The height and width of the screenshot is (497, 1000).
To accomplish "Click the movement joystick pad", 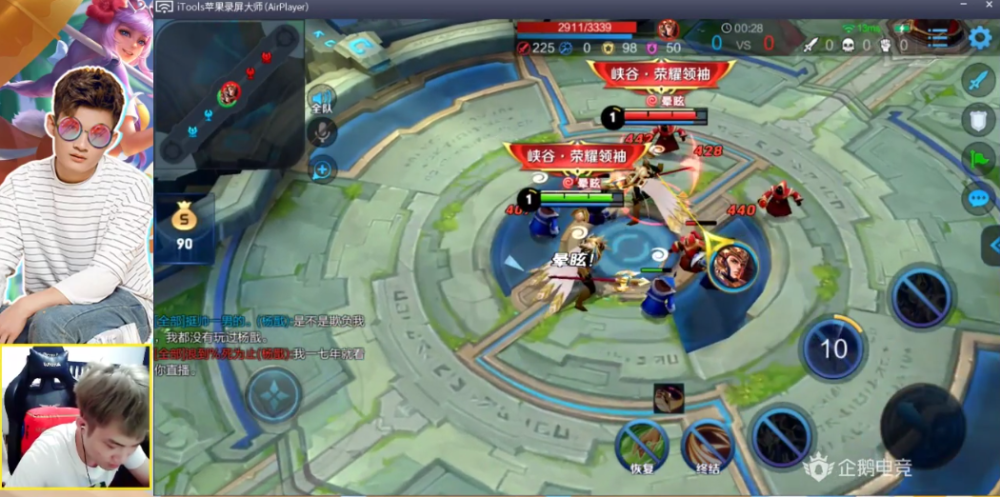I will pos(274,394).
